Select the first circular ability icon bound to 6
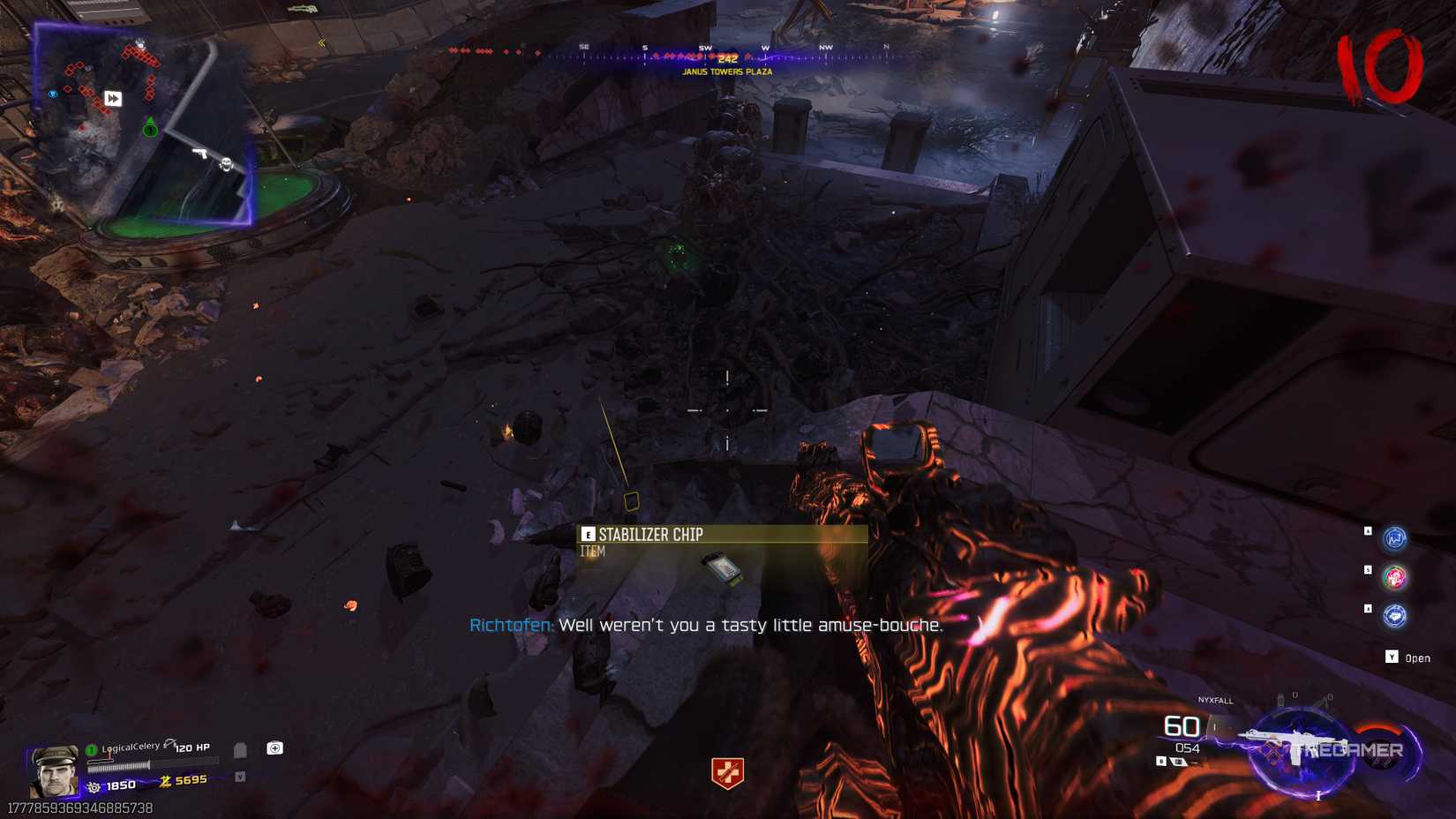 click(x=1394, y=538)
